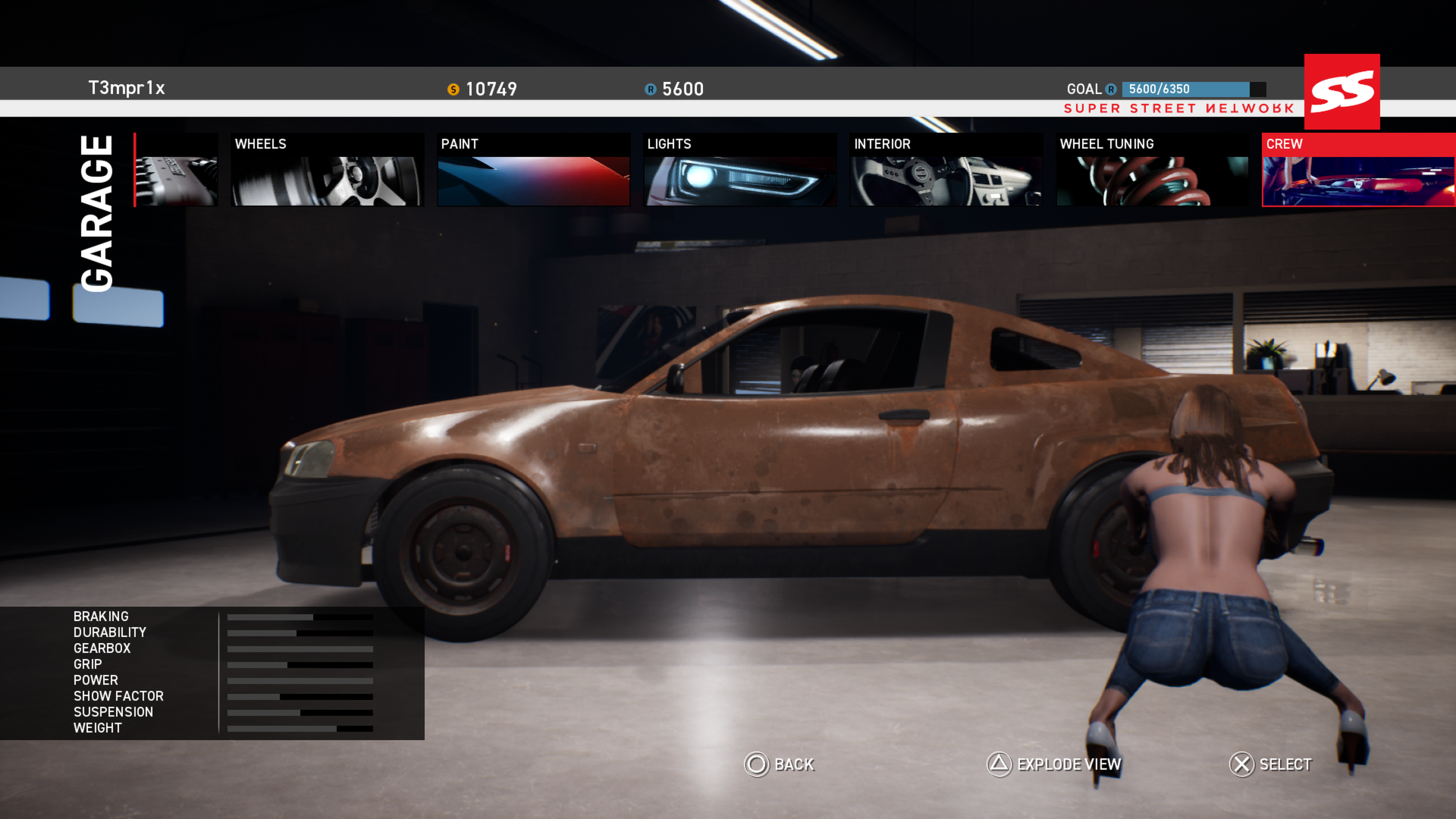
Task: Click the Super Street Network logo
Action: tap(1341, 92)
